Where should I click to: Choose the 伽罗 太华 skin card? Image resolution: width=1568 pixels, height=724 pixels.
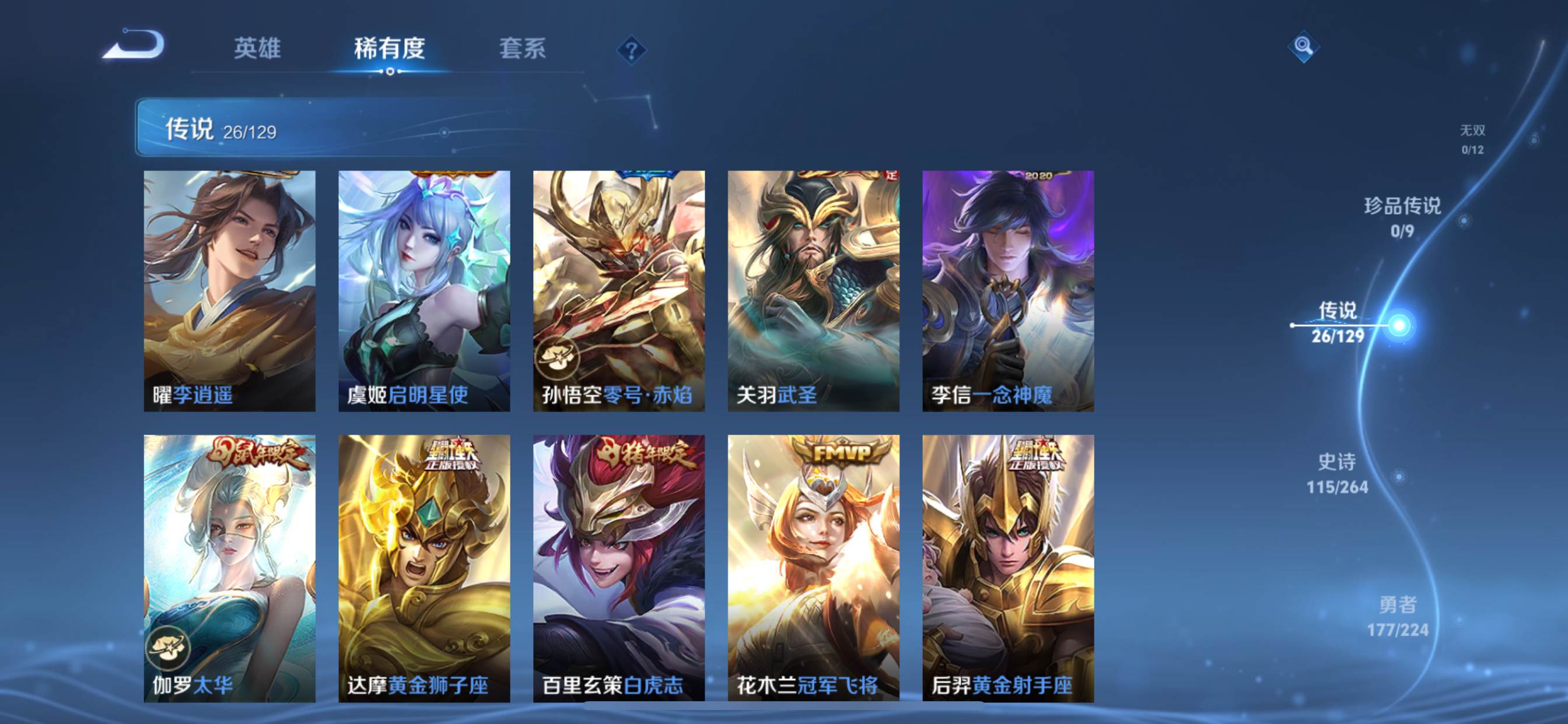coord(229,568)
